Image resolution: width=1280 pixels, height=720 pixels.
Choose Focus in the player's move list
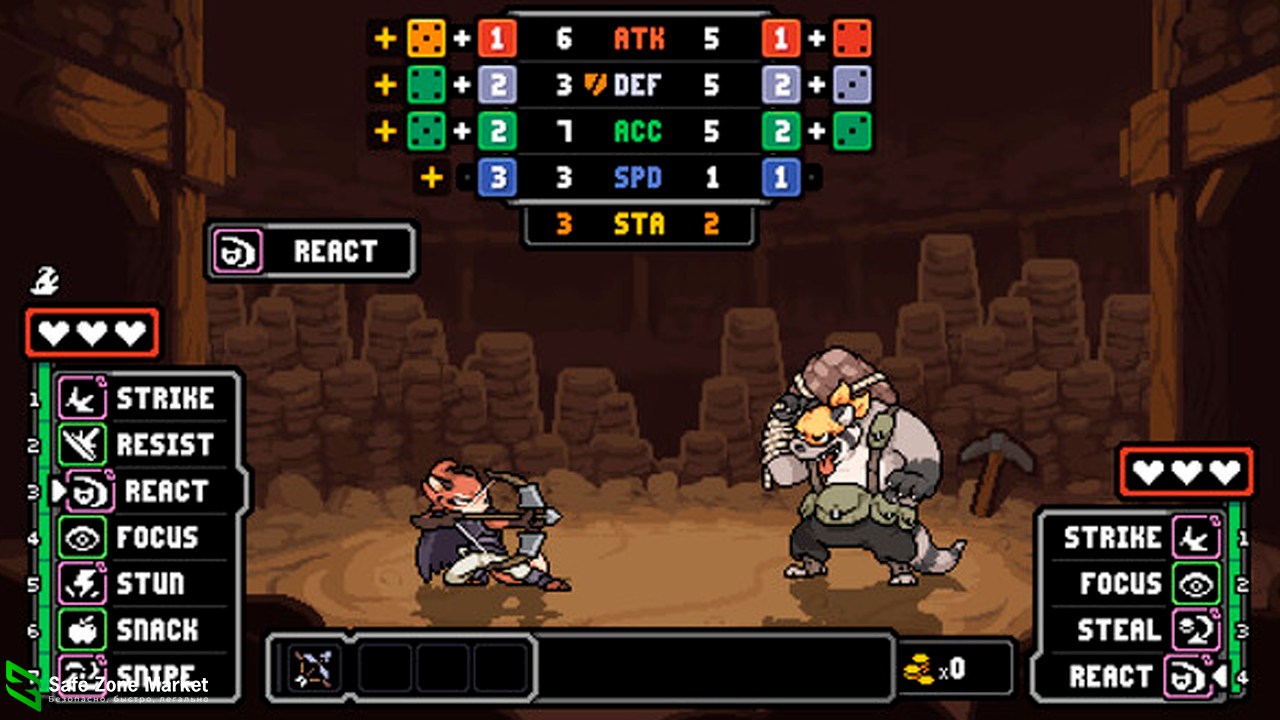(x=140, y=538)
